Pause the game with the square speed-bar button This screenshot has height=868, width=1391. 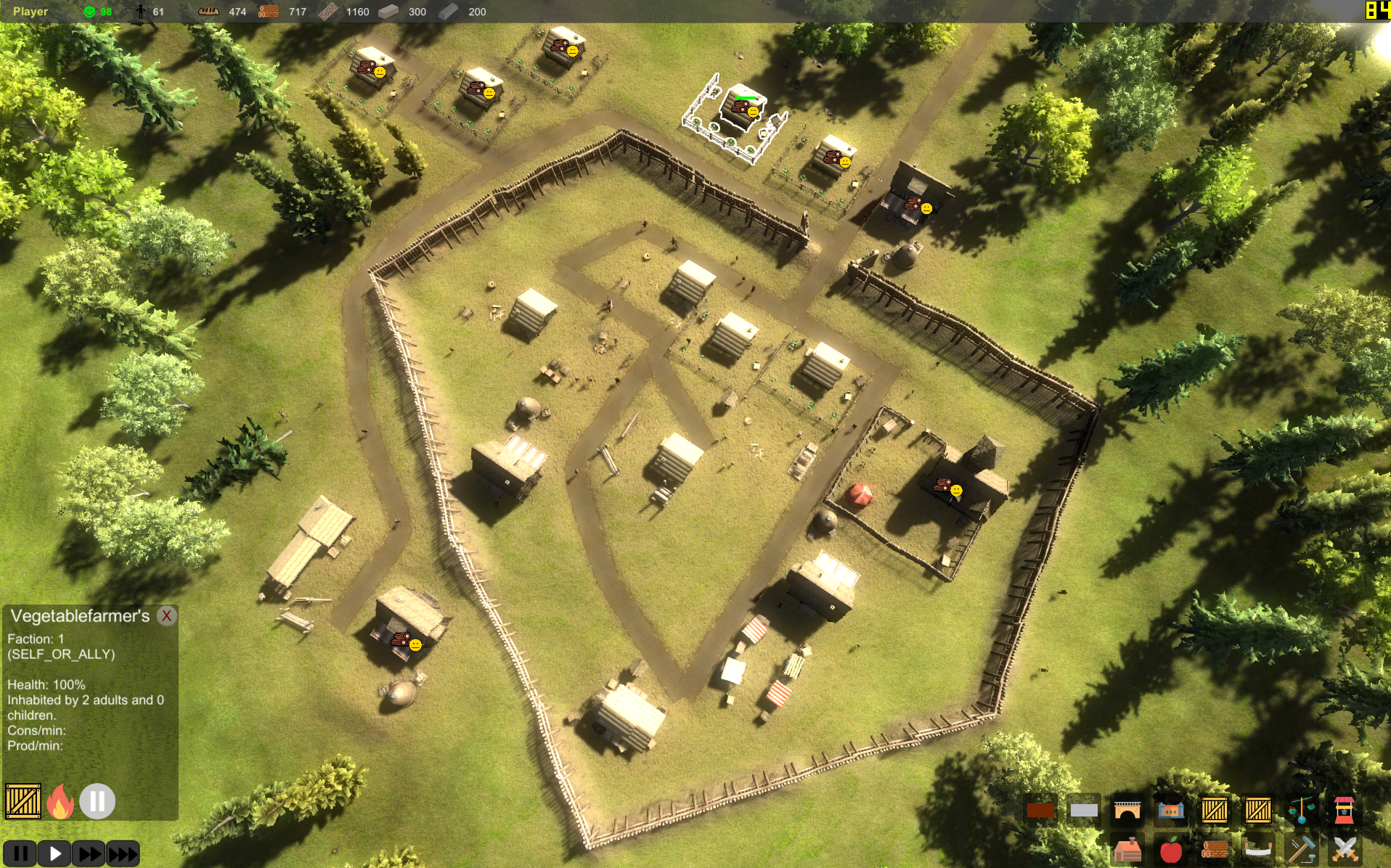tap(20, 853)
